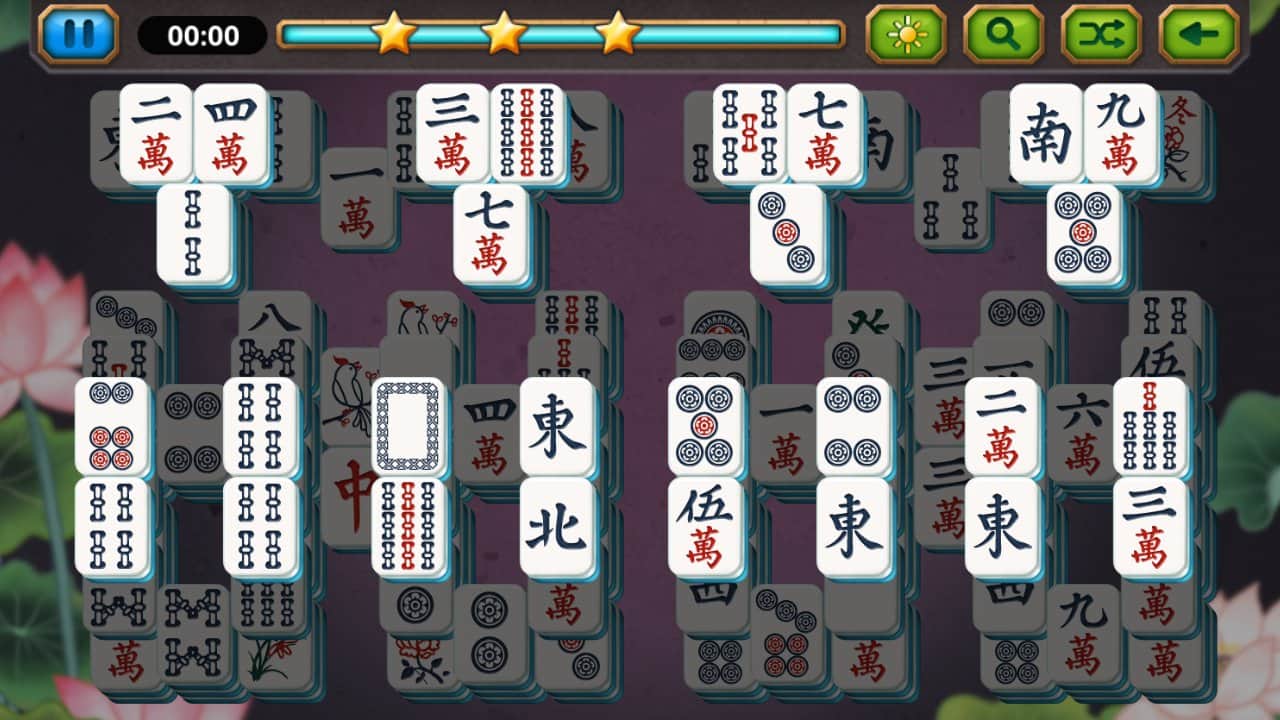Open the brightness settings with the sun icon
1280x720 pixels.
coord(905,32)
